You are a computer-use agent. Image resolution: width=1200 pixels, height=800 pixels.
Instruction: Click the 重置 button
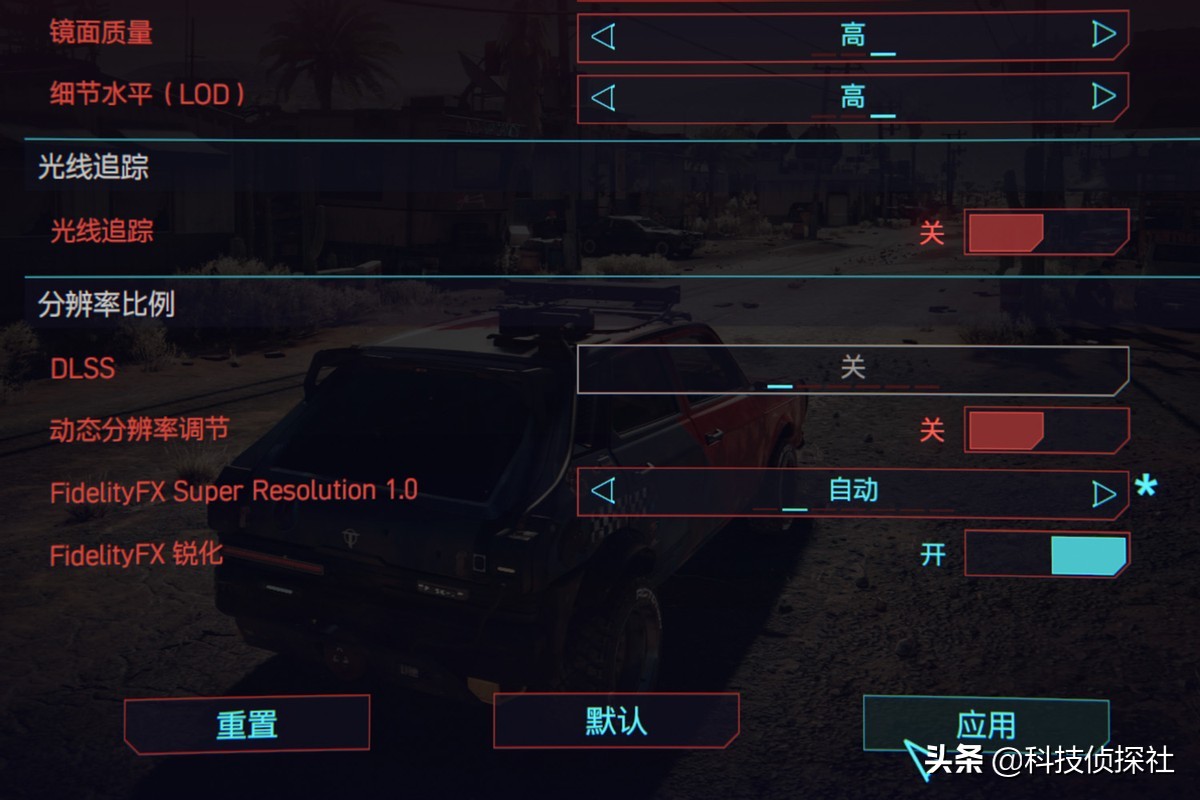(247, 724)
